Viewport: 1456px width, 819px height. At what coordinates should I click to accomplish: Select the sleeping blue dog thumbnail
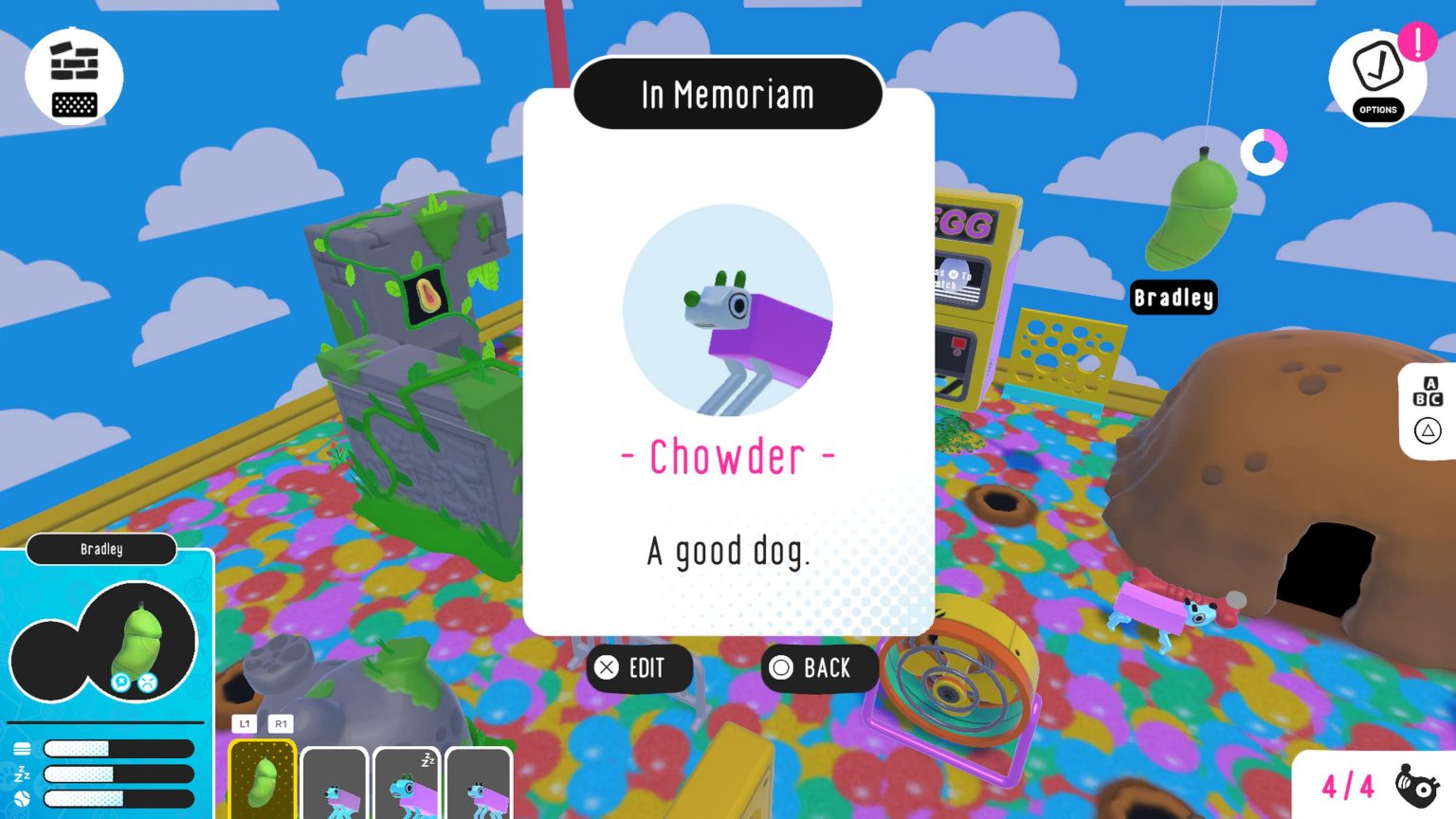[x=407, y=784]
